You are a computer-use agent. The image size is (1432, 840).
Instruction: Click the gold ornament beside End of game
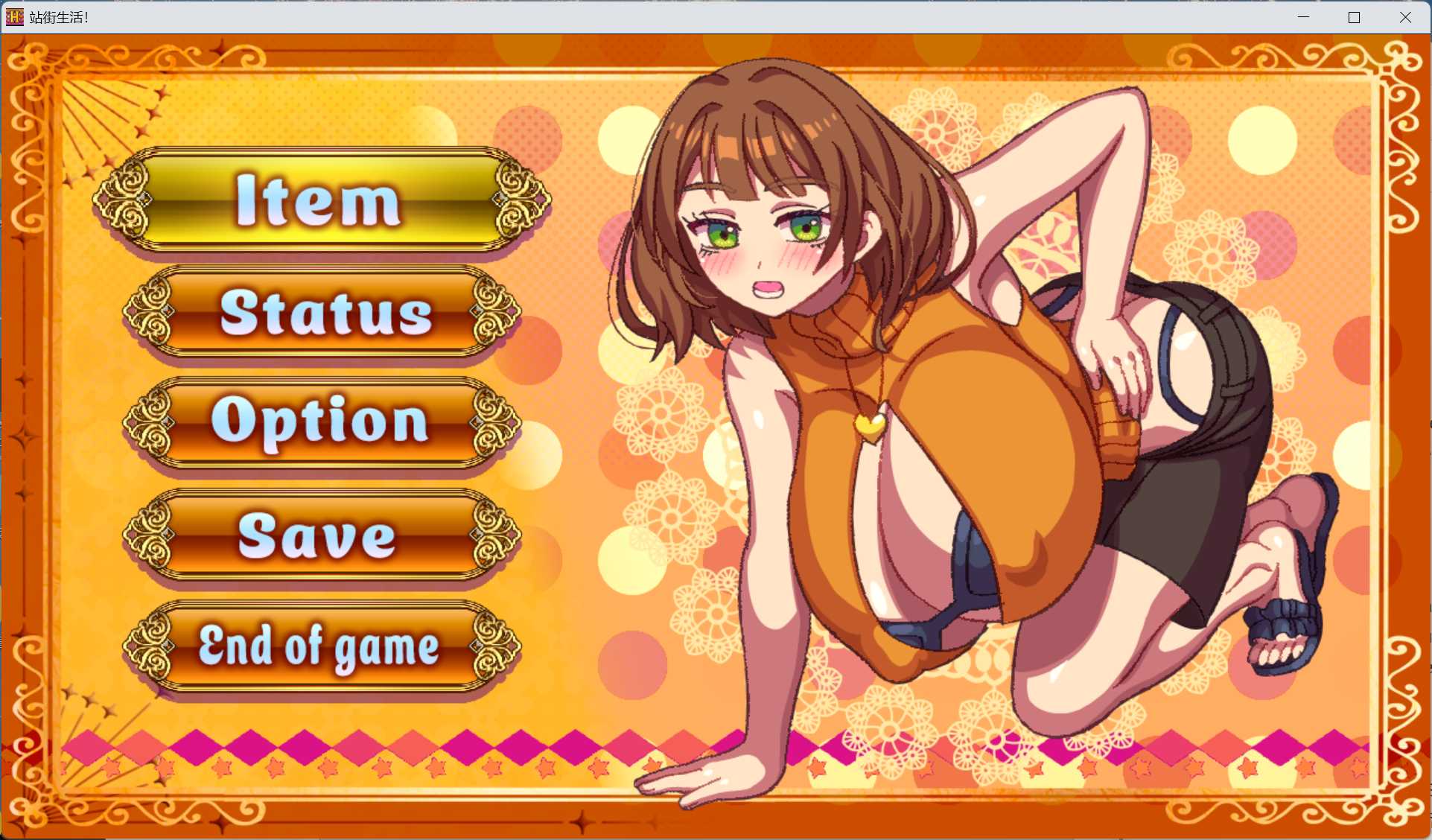pyautogui.click(x=149, y=646)
